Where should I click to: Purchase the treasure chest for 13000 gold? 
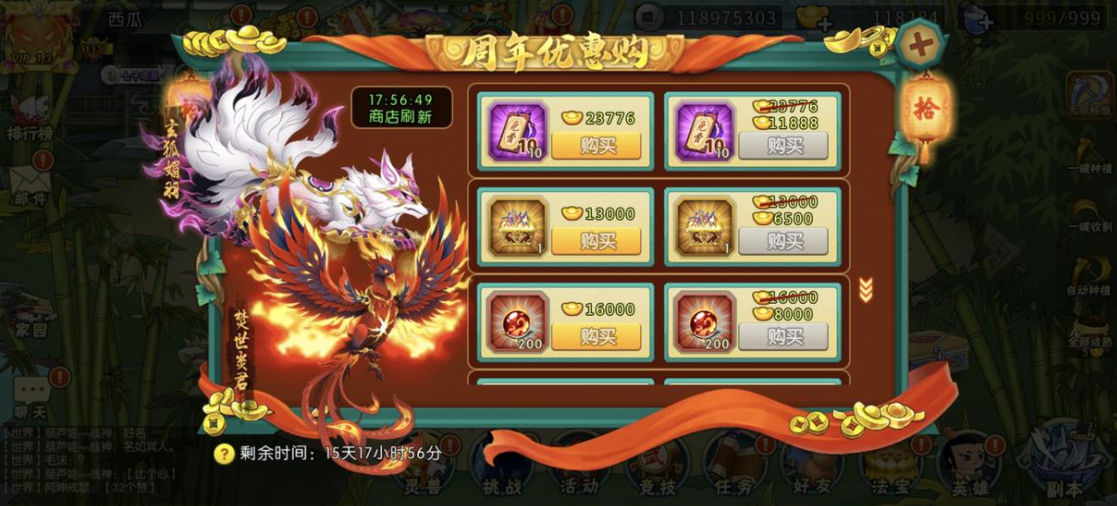click(596, 241)
